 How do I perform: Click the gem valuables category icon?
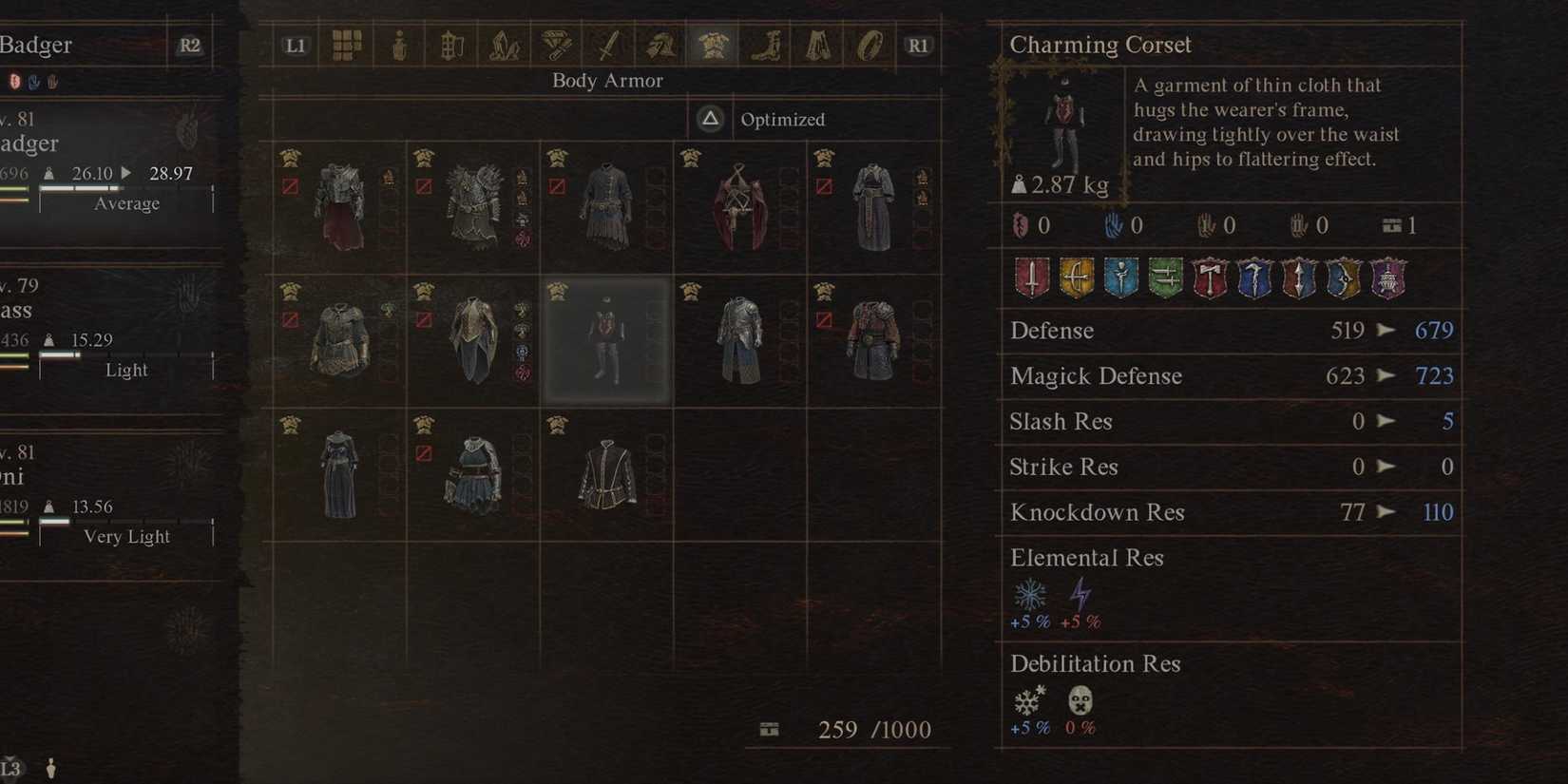pos(556,43)
